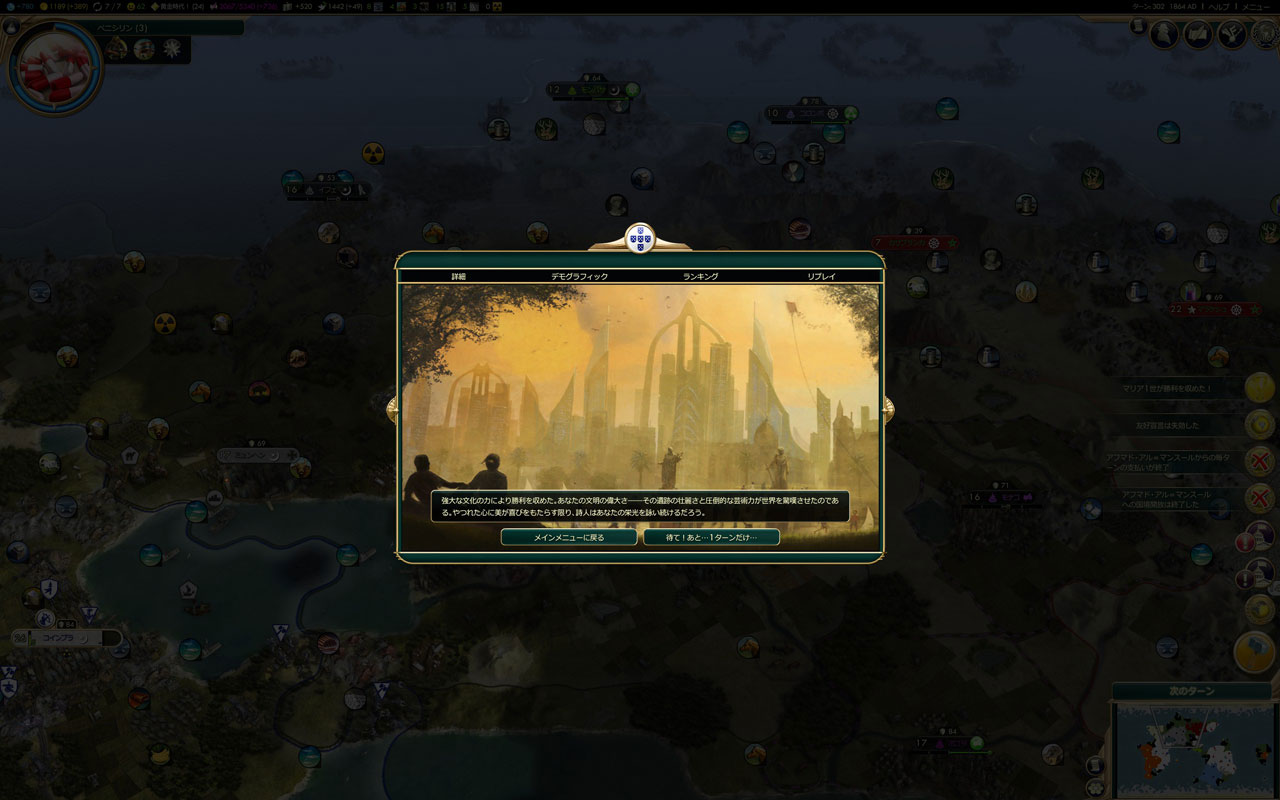Open the マリア1世 victory notification

[x=1259, y=387]
